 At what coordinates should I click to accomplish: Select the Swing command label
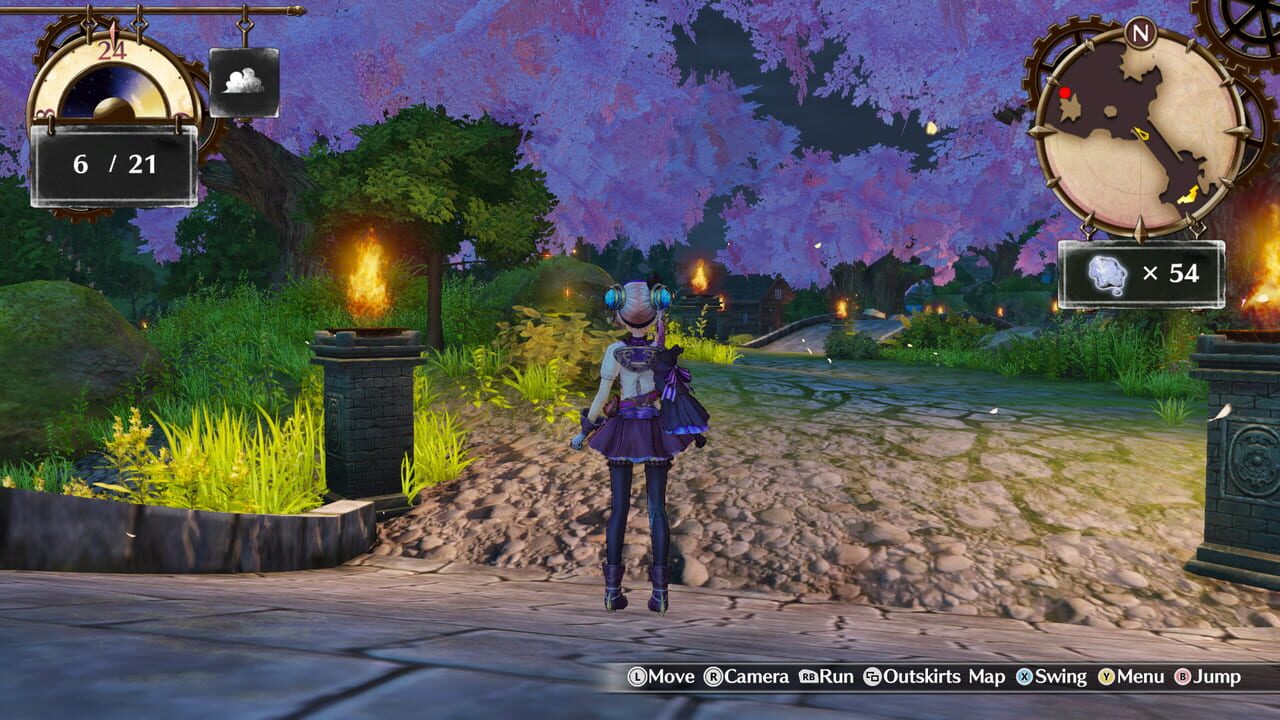click(x=1060, y=676)
